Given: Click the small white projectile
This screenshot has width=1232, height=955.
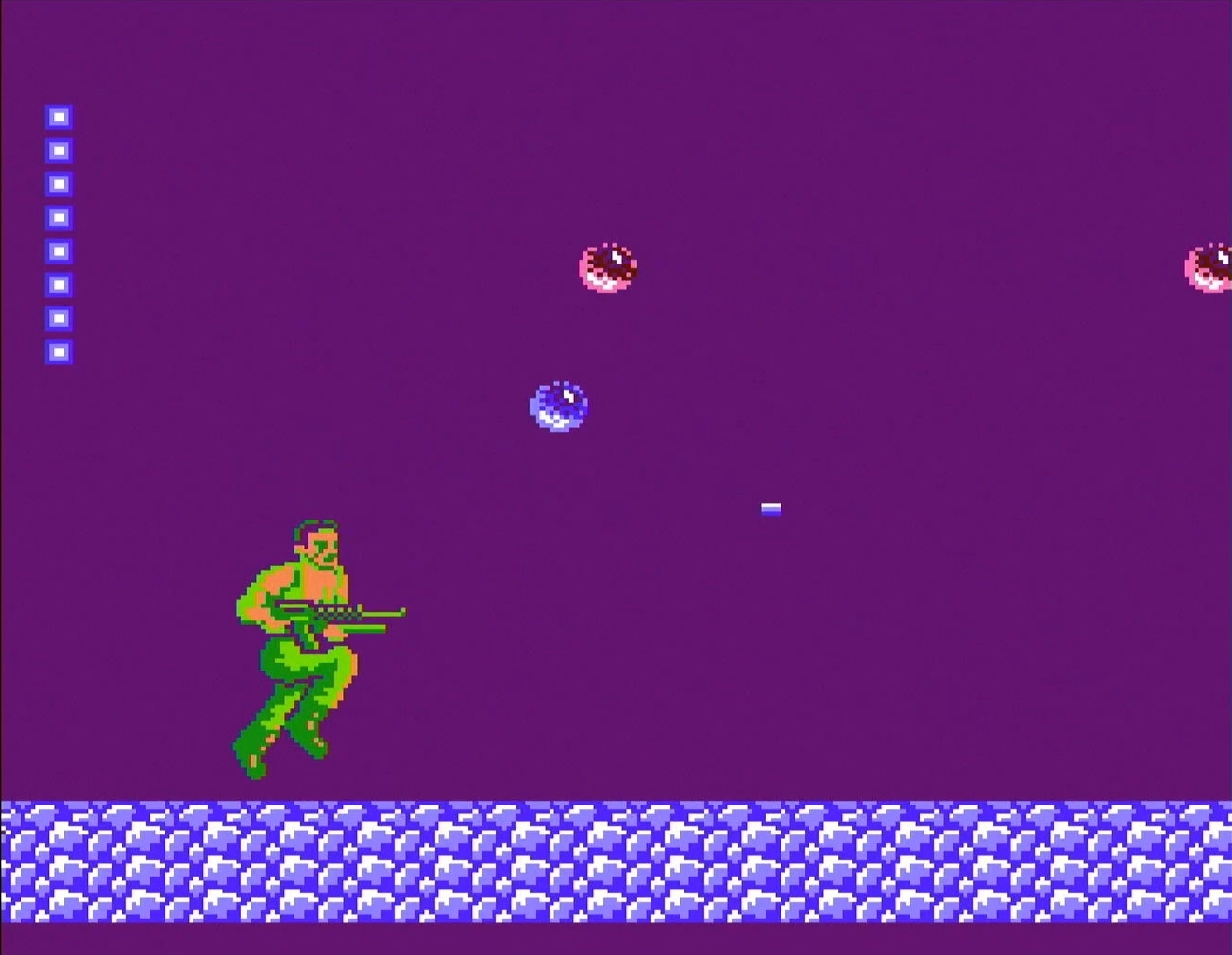Looking at the screenshot, I should tap(770, 508).
